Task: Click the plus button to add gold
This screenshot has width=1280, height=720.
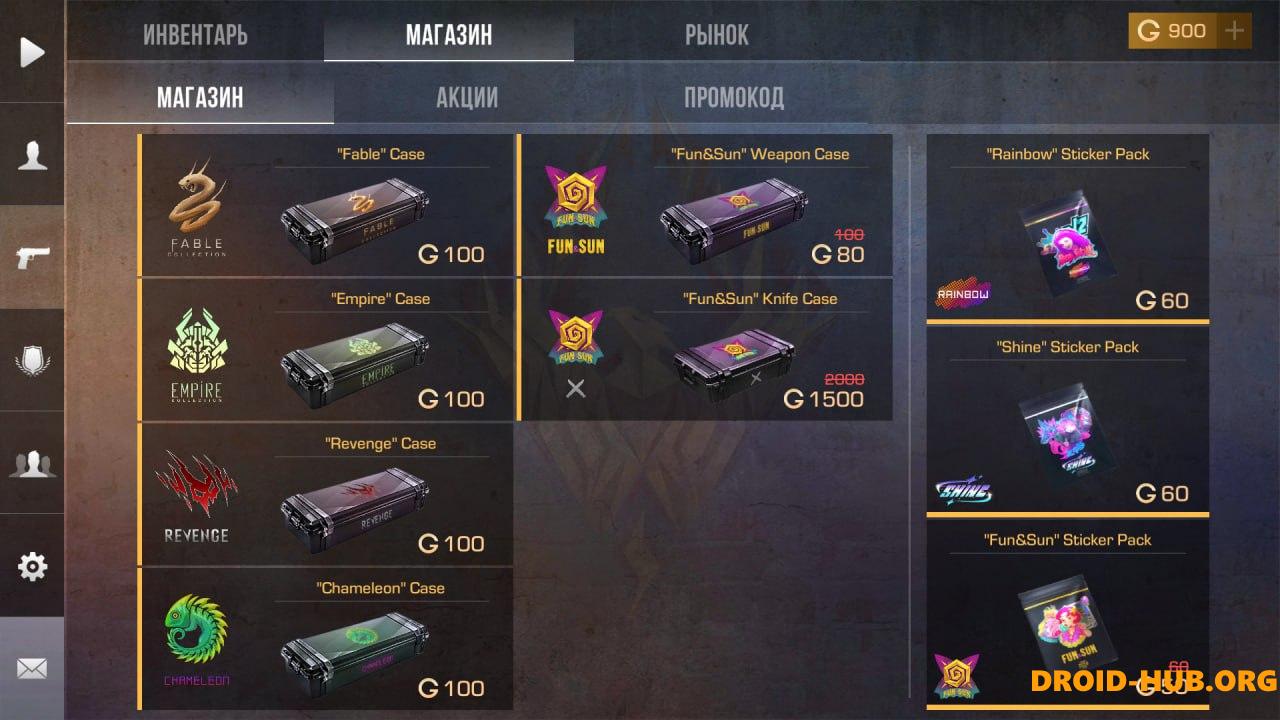Action: (1235, 31)
